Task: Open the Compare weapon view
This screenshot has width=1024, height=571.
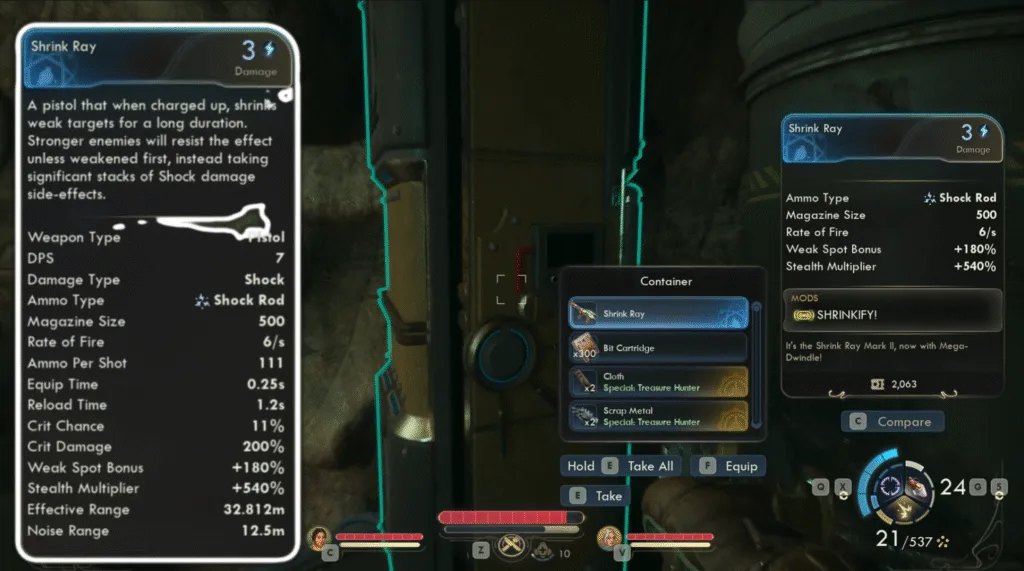Action: pos(892,422)
